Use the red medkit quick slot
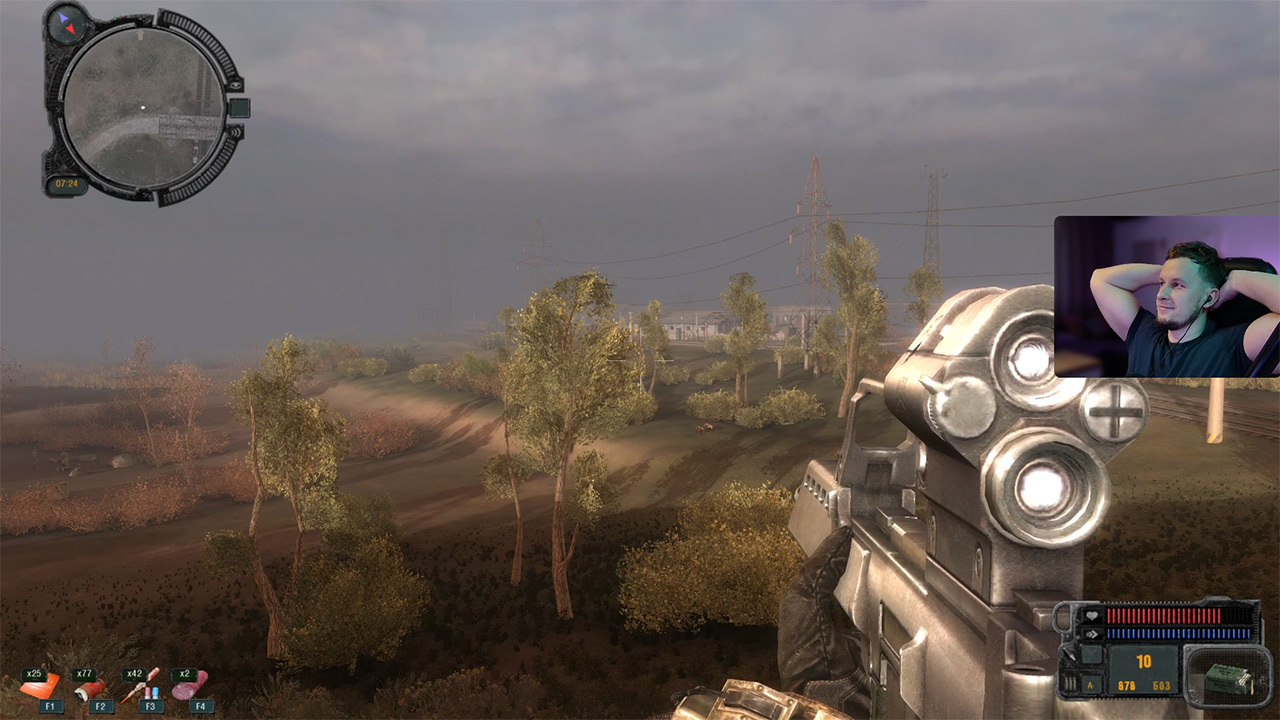The height and width of the screenshot is (720, 1280). [91, 687]
